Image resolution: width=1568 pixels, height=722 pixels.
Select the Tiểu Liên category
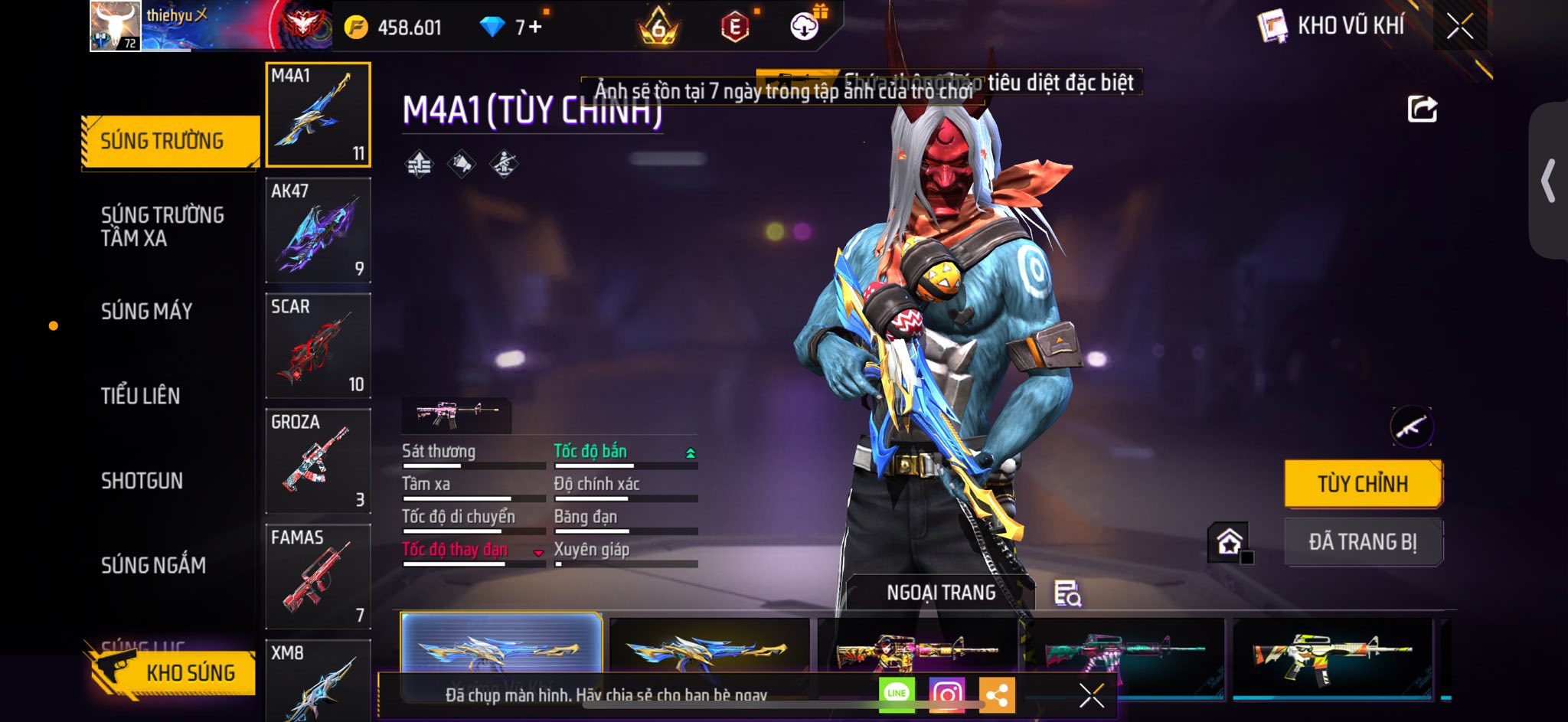[141, 396]
